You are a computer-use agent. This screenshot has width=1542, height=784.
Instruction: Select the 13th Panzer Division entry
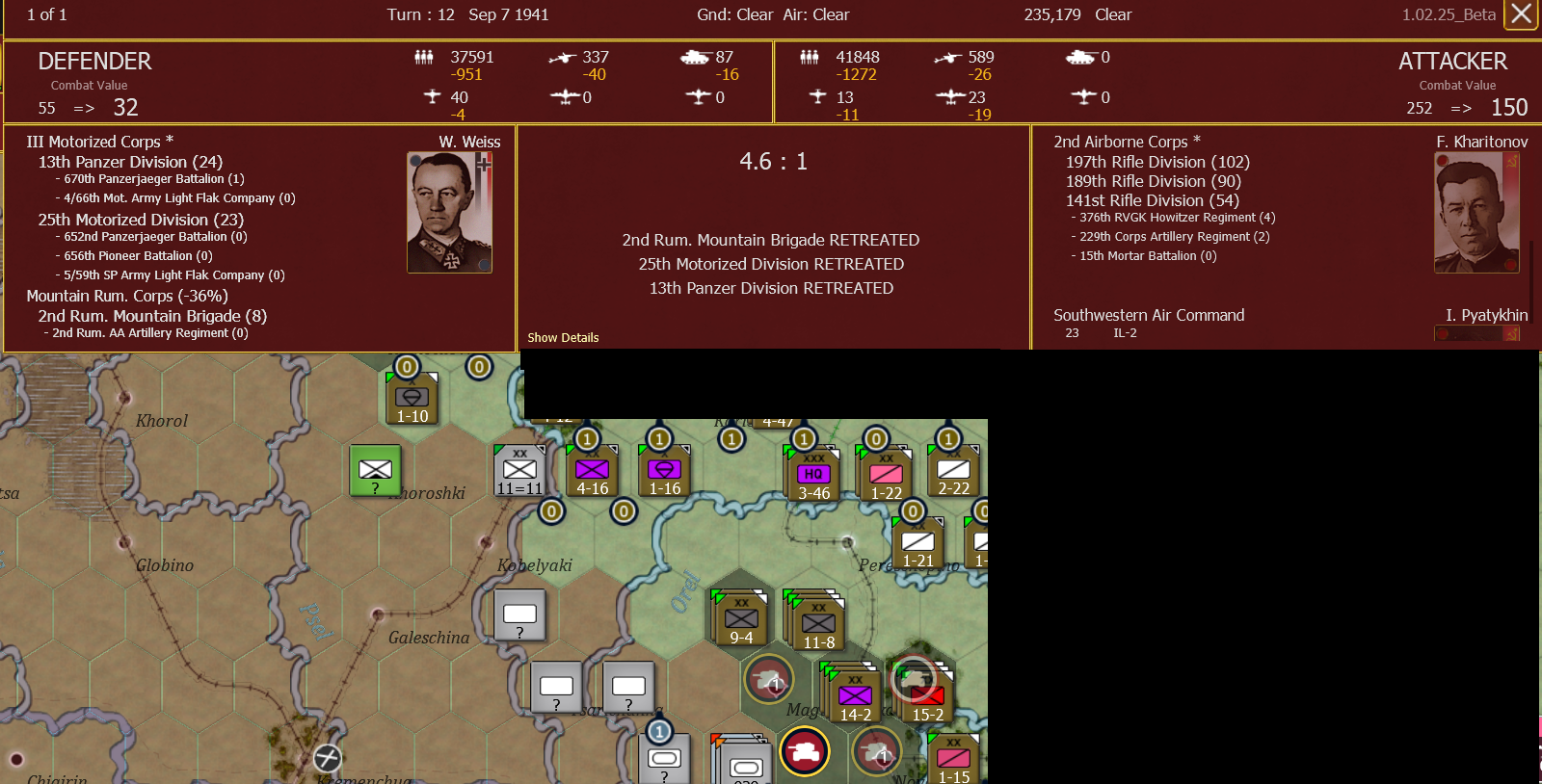tap(130, 162)
